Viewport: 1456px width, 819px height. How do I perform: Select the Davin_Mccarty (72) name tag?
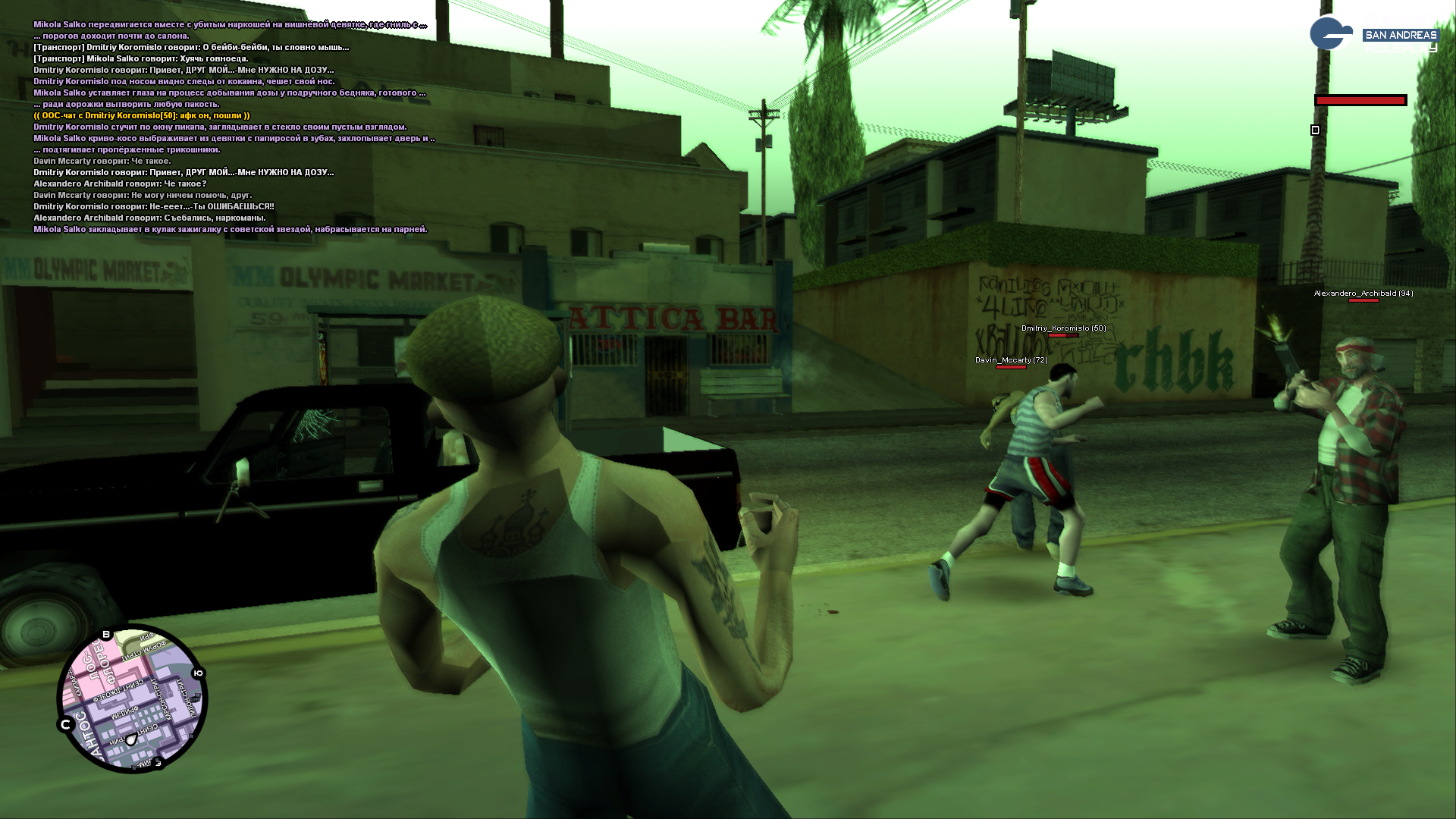click(1011, 360)
